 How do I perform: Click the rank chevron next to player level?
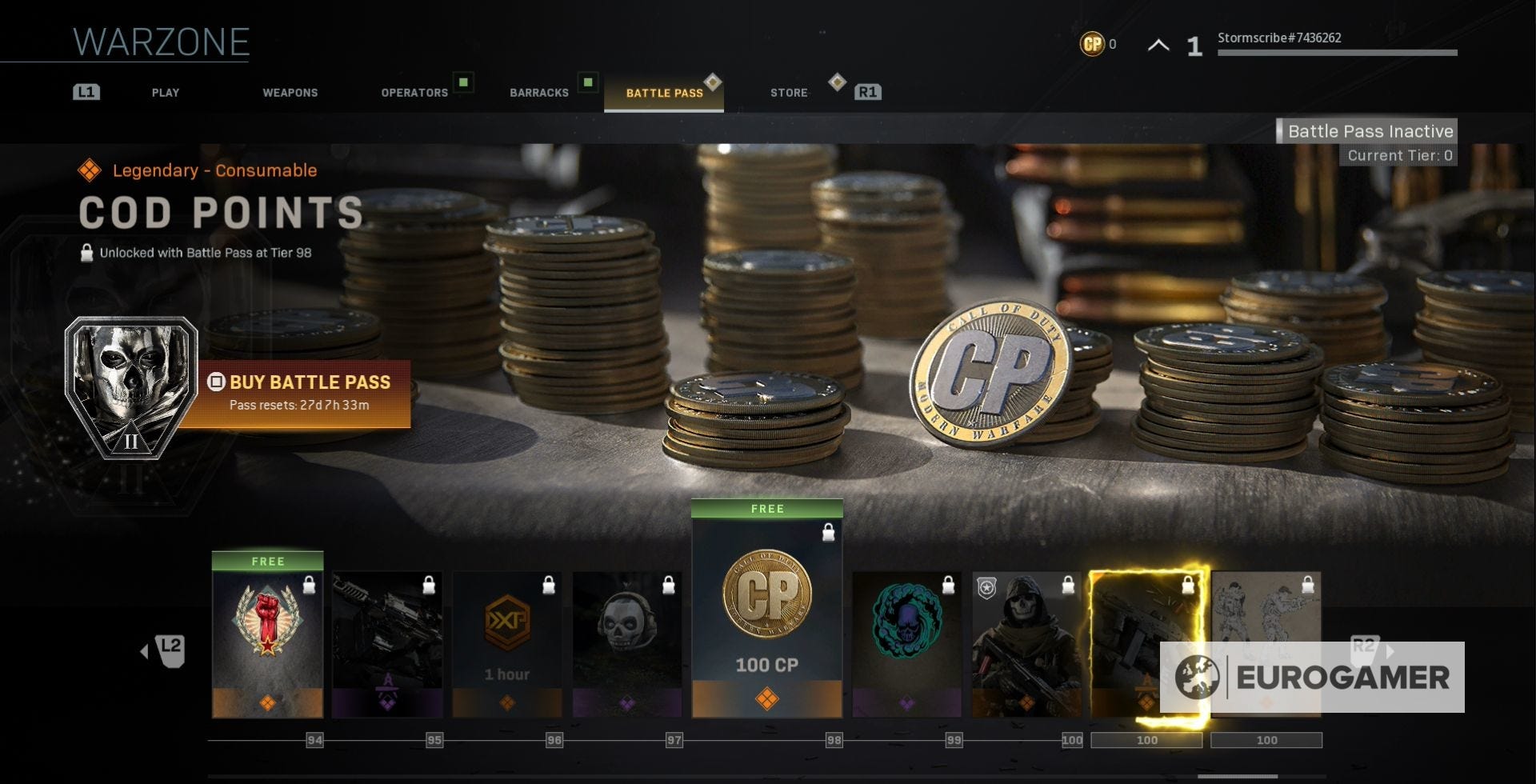pos(1159,46)
